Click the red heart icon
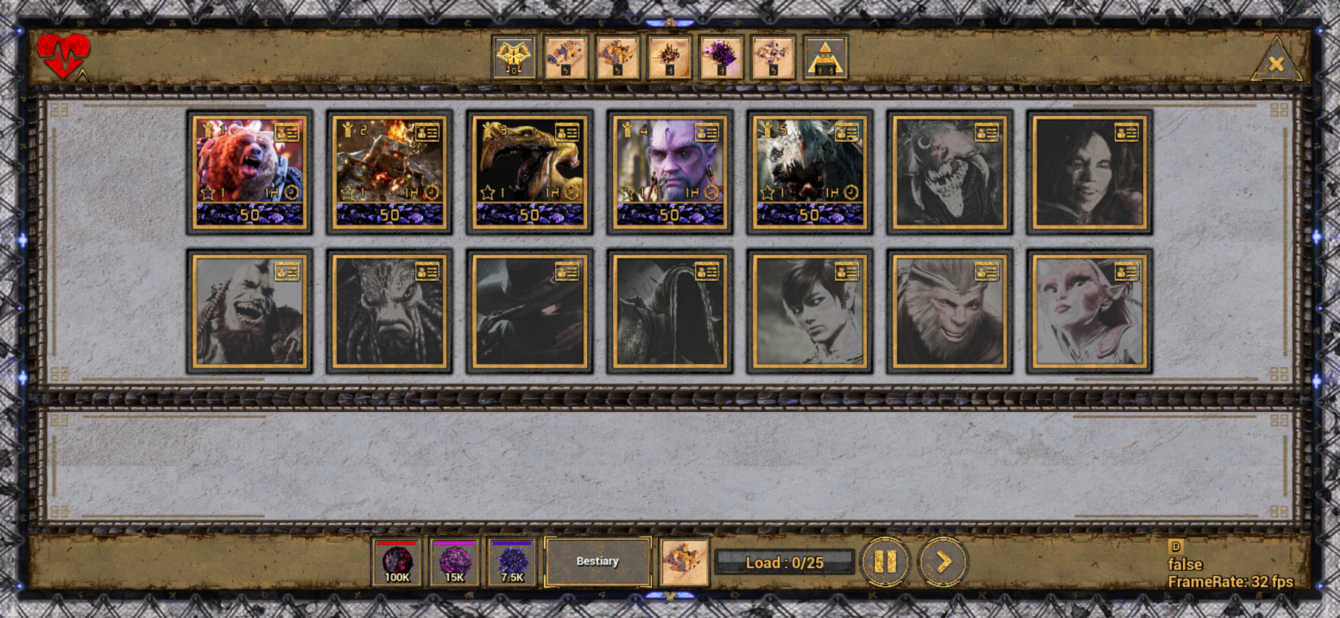1340x618 pixels. click(63, 56)
